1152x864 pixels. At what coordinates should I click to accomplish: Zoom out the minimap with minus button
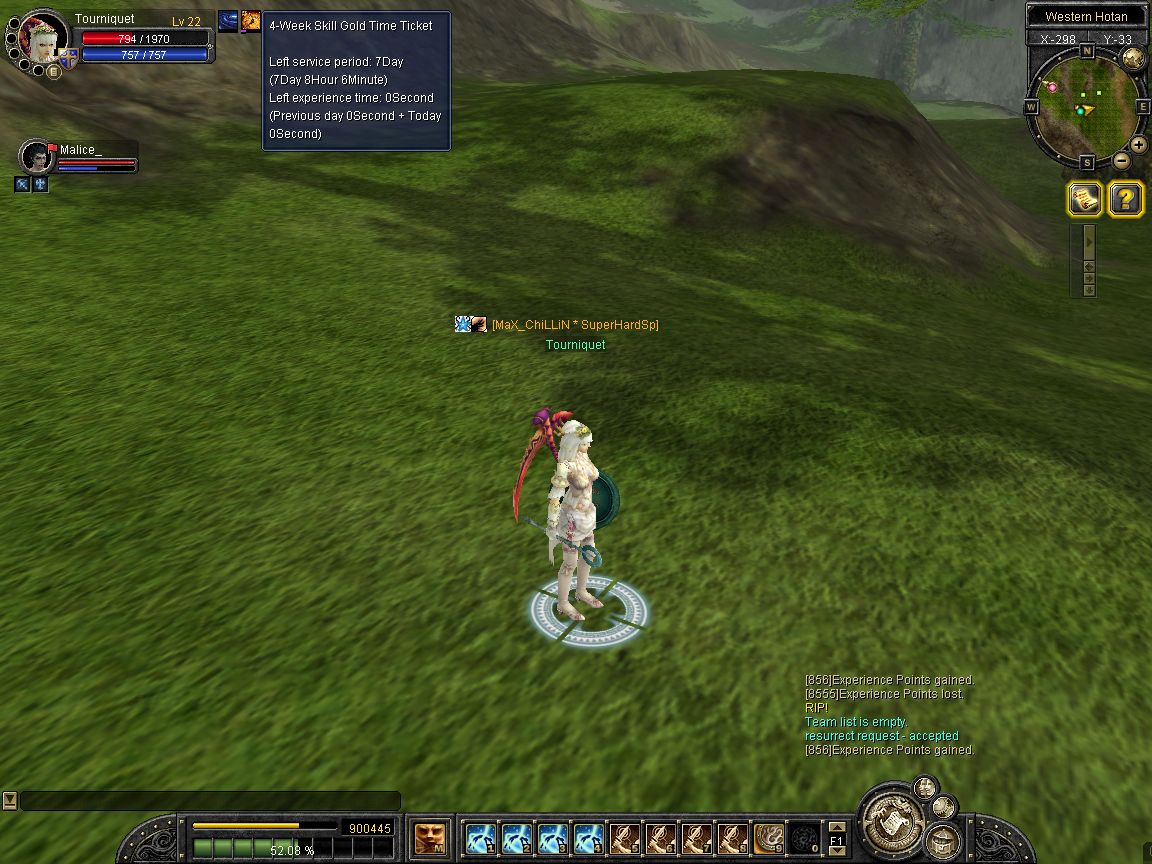pyautogui.click(x=1121, y=160)
